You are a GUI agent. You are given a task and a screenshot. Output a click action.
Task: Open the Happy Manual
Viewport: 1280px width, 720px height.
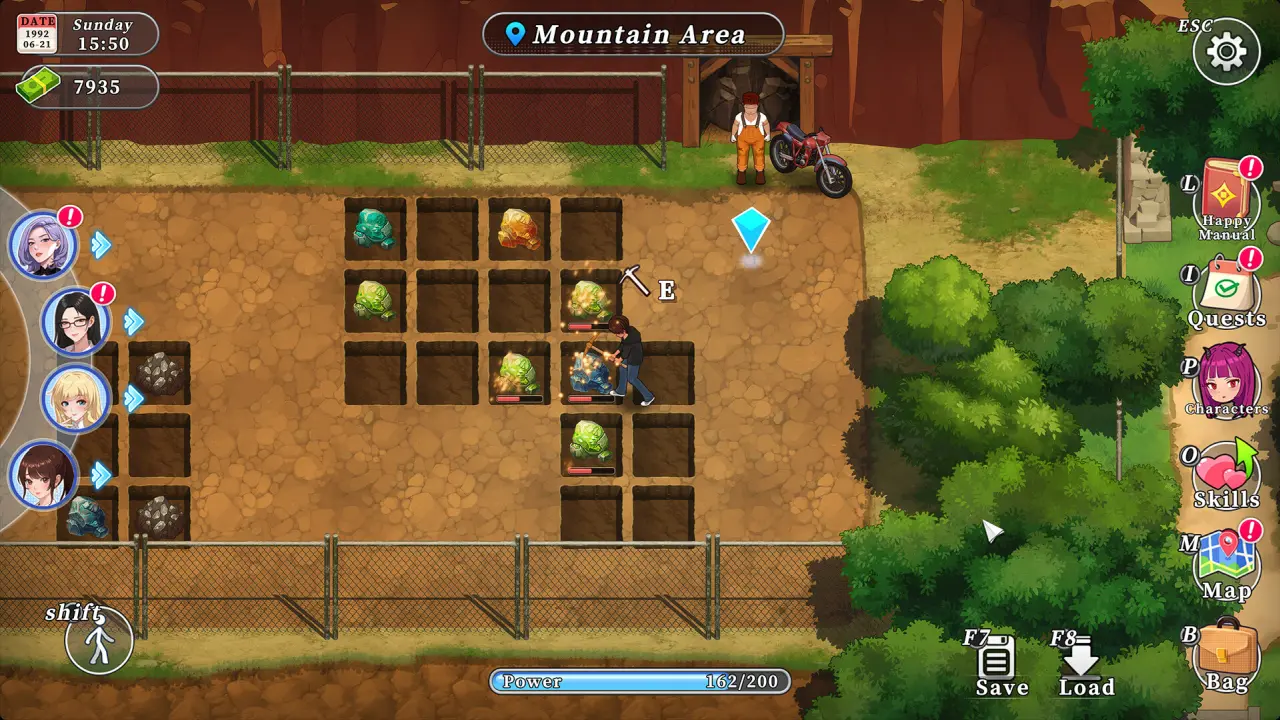point(1225,195)
